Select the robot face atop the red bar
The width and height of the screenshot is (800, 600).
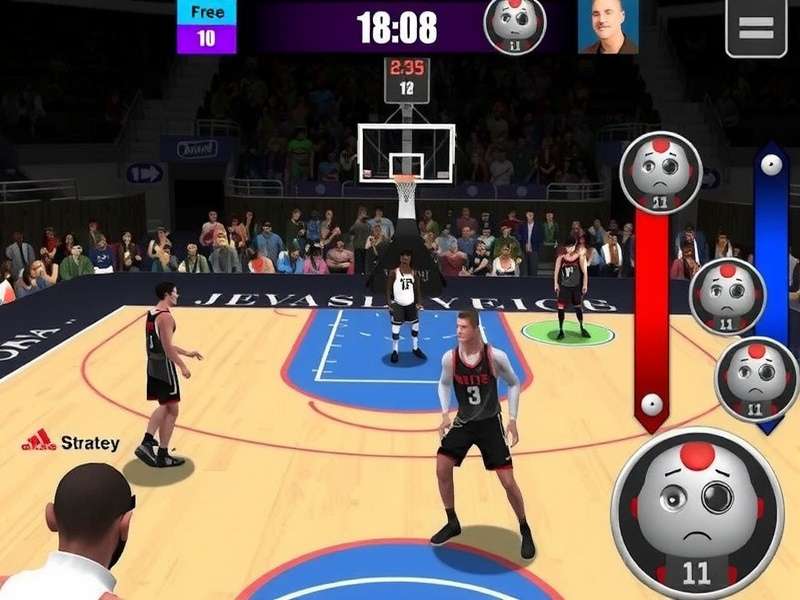[660, 172]
